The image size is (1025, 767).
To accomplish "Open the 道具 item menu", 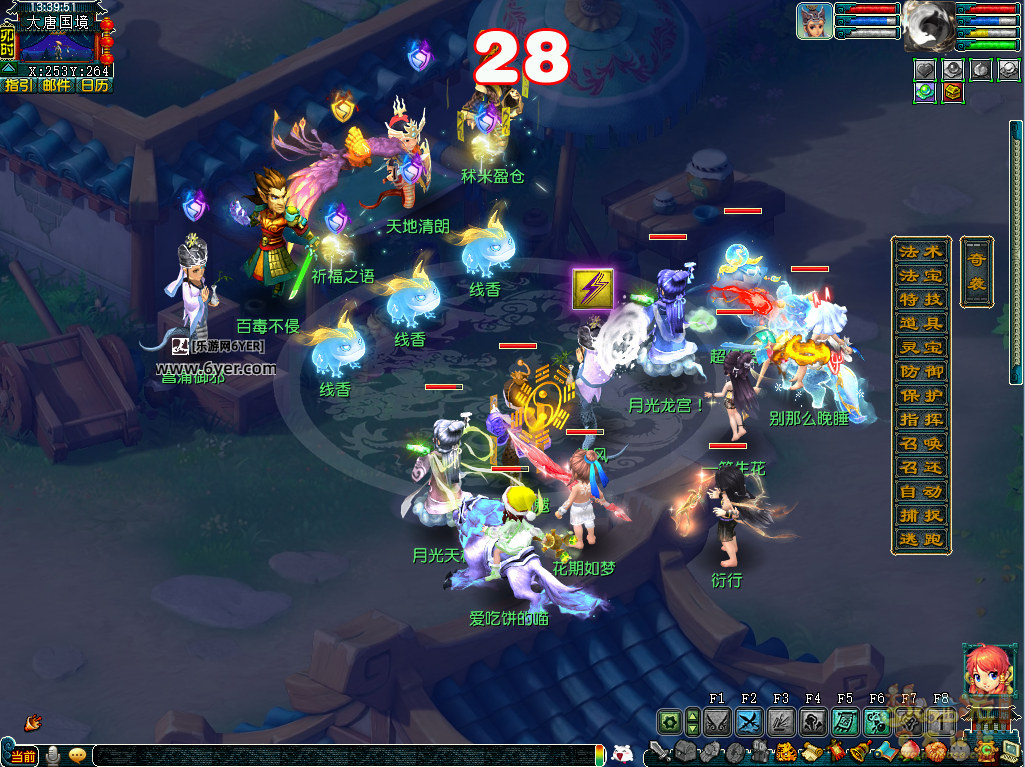I will [920, 323].
